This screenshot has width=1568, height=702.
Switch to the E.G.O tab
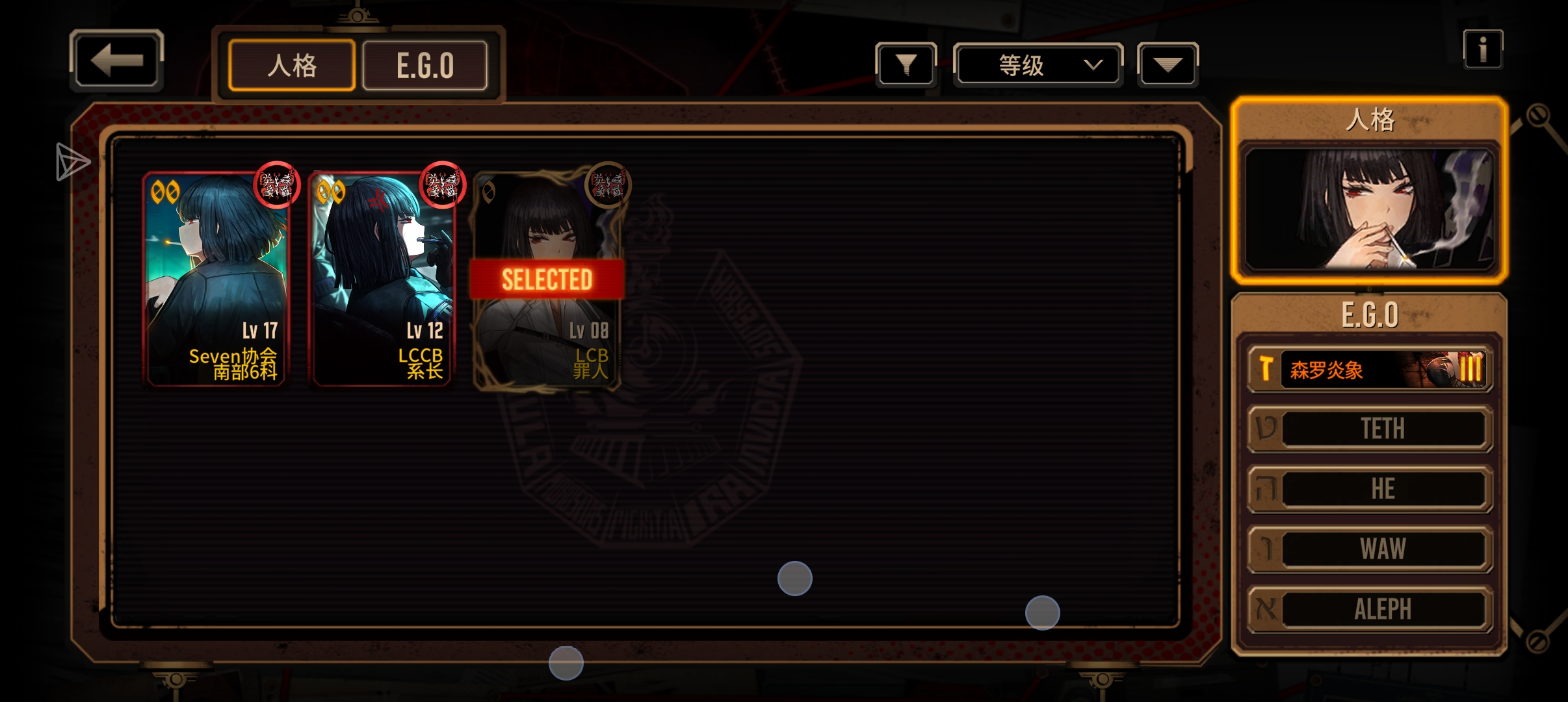pos(425,66)
